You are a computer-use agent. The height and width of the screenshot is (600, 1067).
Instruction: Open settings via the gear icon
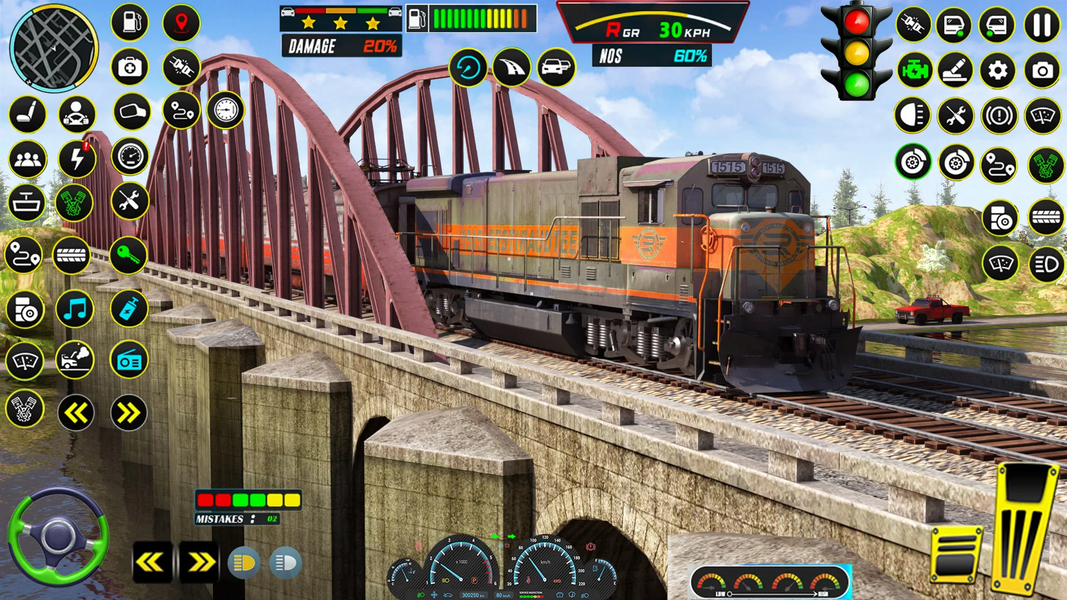pyautogui.click(x=997, y=70)
